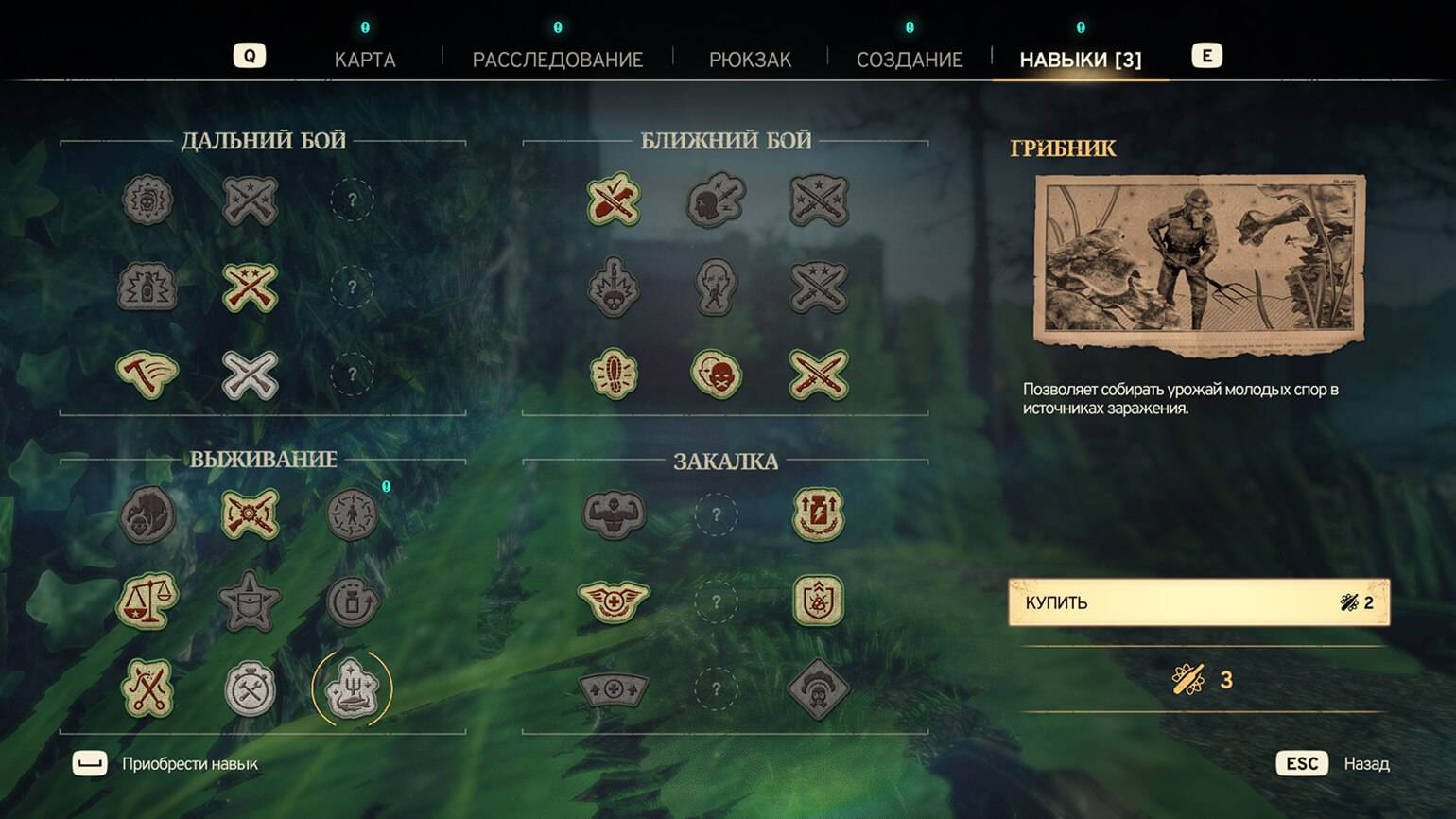
Task: Choose the skull explosion ranged skill
Action: point(147,200)
